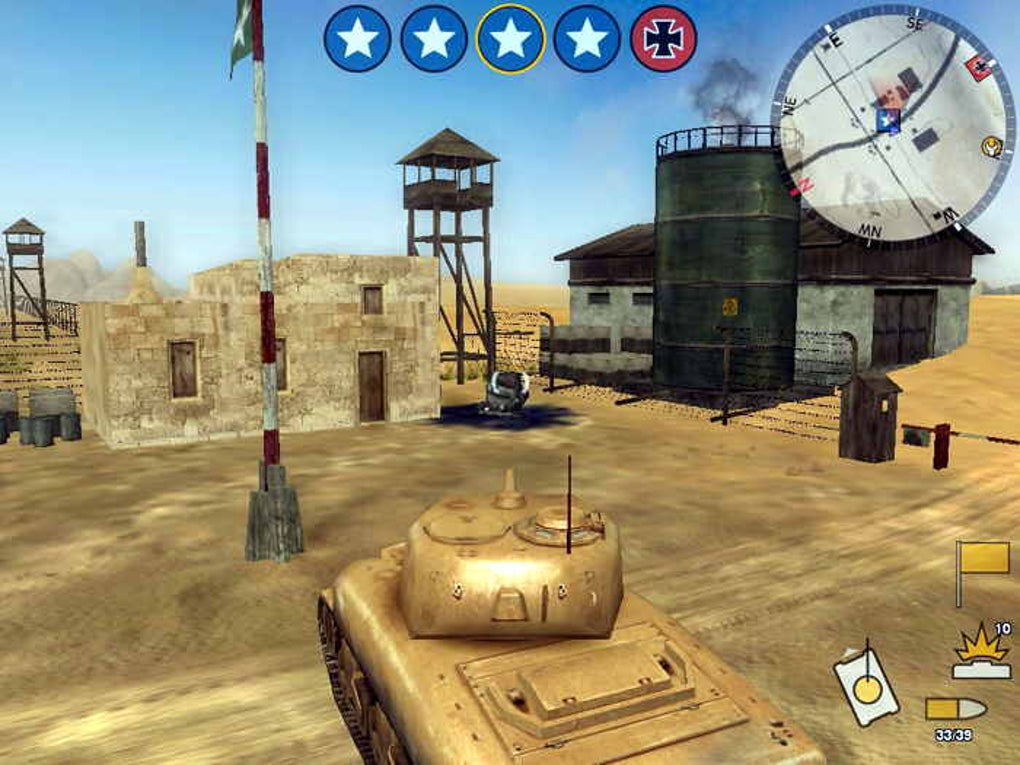Click the red iron cross control point icon
Image resolution: width=1020 pixels, height=765 pixels.
tap(664, 38)
